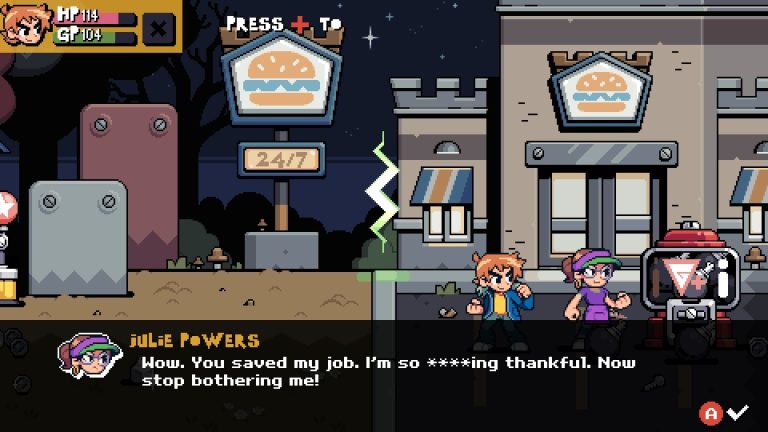Select the empty X slot beside the HP bar
Screen dimensions: 768x432
(x=158, y=27)
